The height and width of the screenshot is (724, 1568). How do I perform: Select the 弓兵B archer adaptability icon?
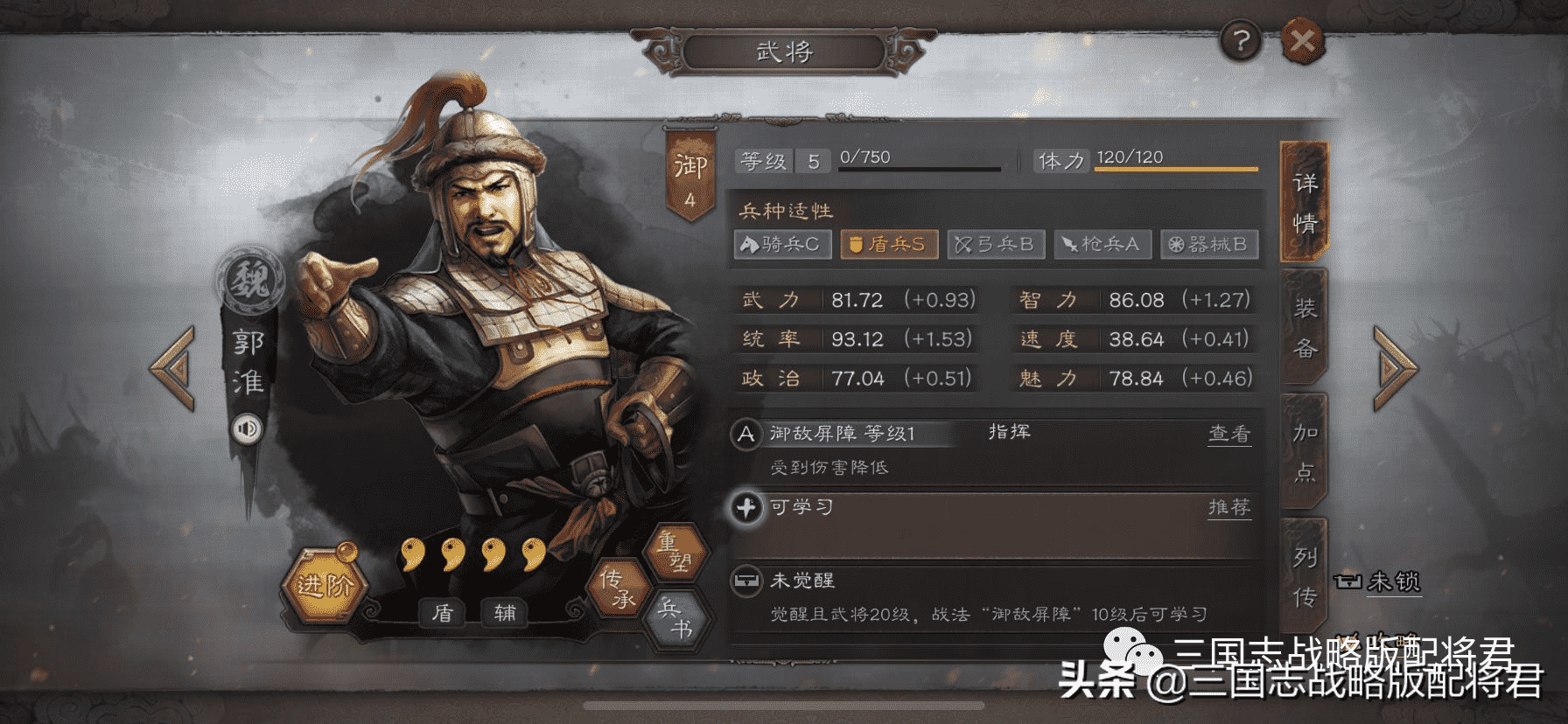[x=995, y=245]
